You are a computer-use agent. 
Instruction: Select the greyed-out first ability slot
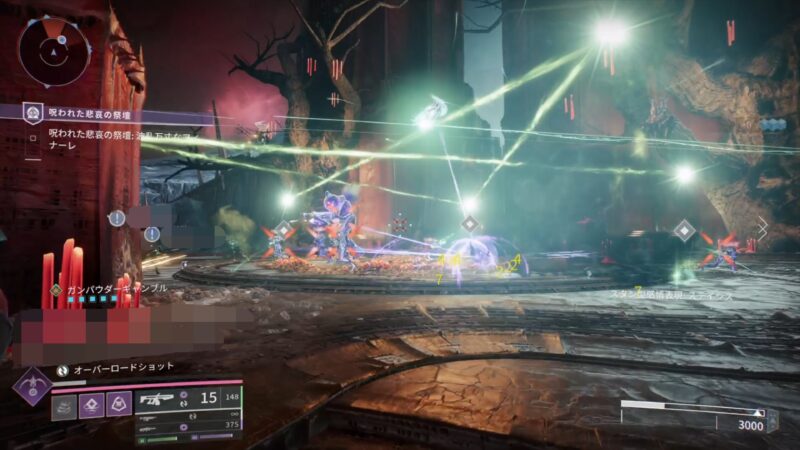pyautogui.click(x=63, y=404)
